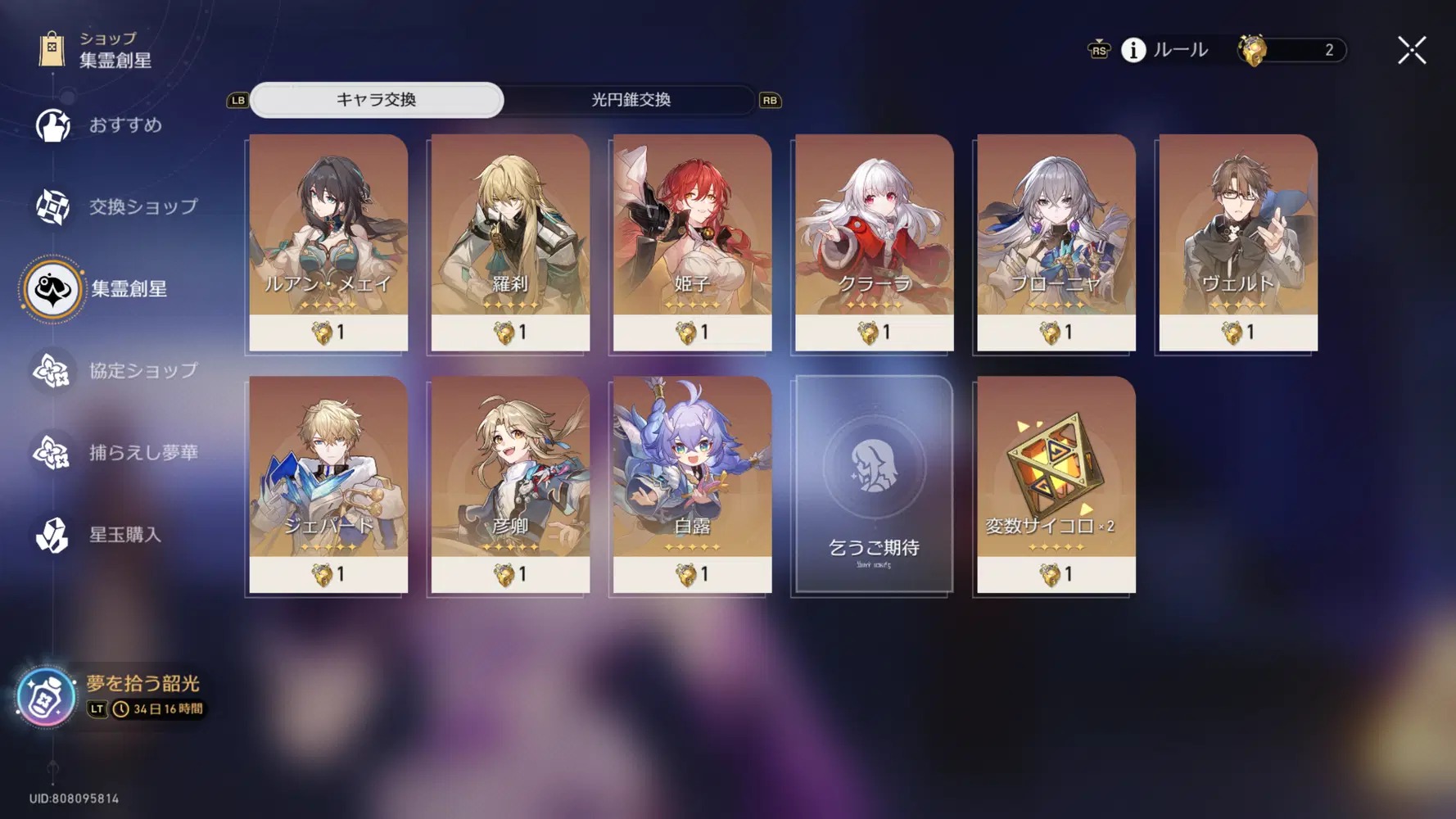Choose the ジェパード character card

coord(328,484)
